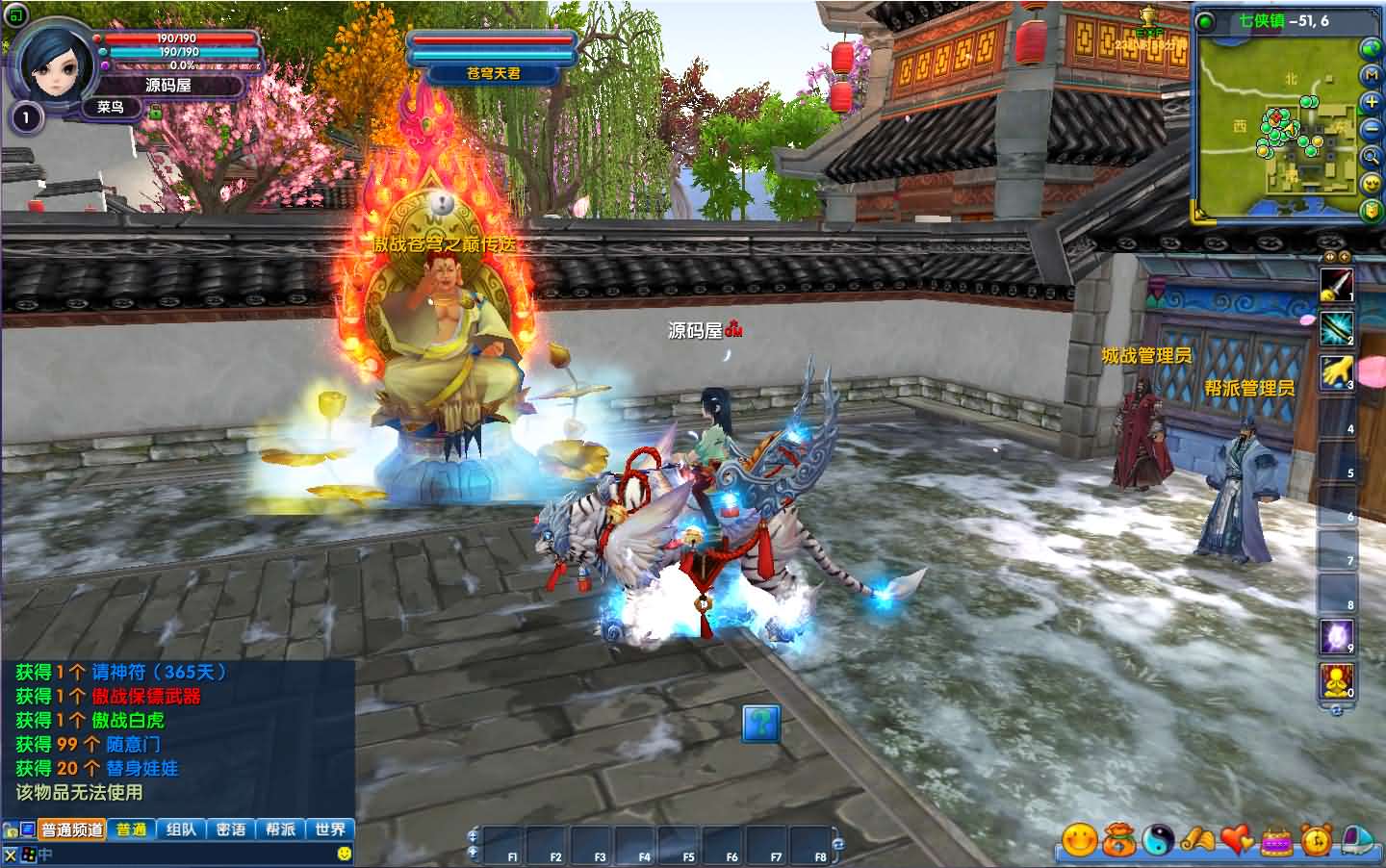
Task: Open the orange money bag menu icon
Action: [1118, 840]
